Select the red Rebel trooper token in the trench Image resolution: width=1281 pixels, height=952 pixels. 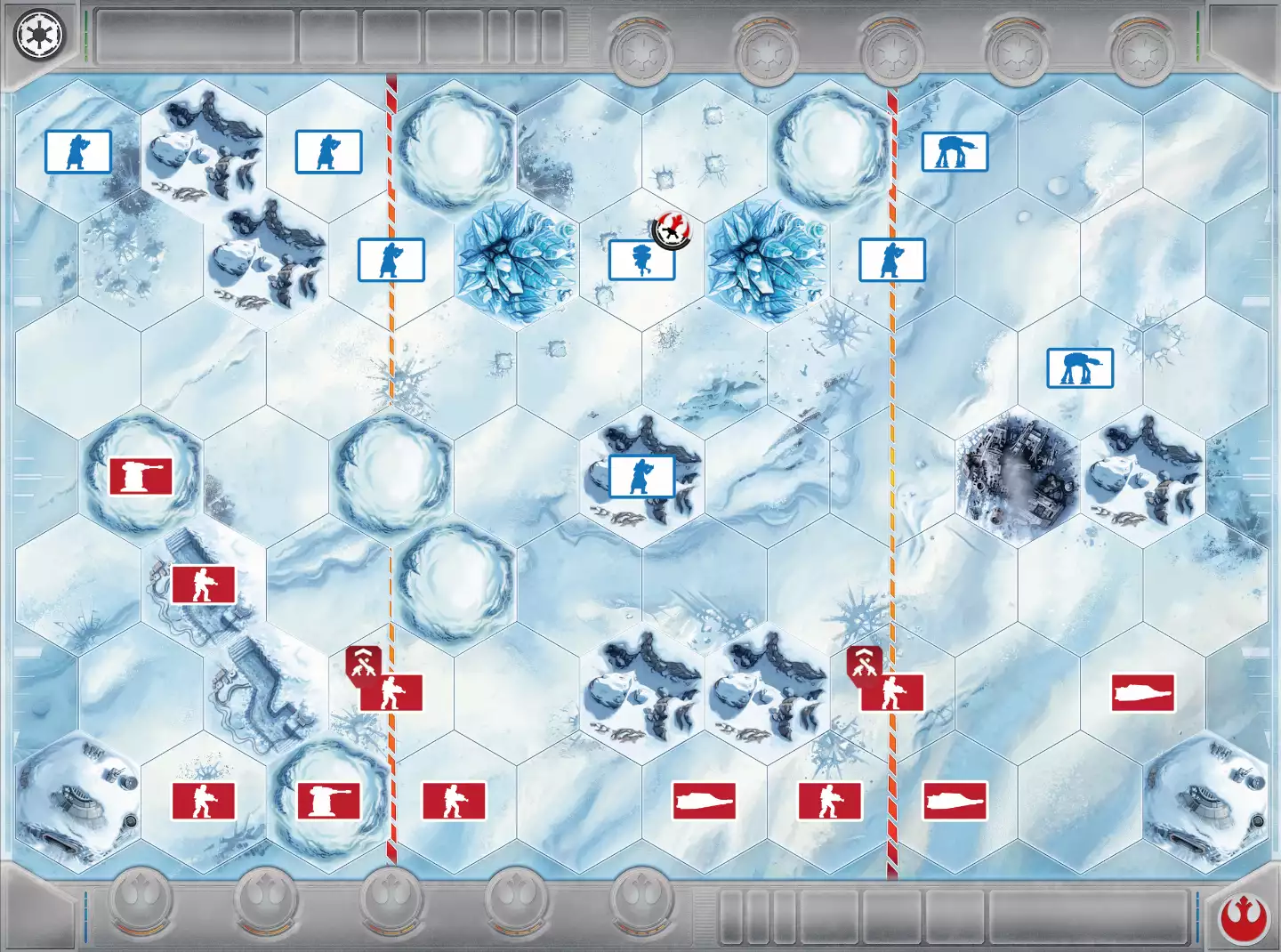tap(204, 585)
